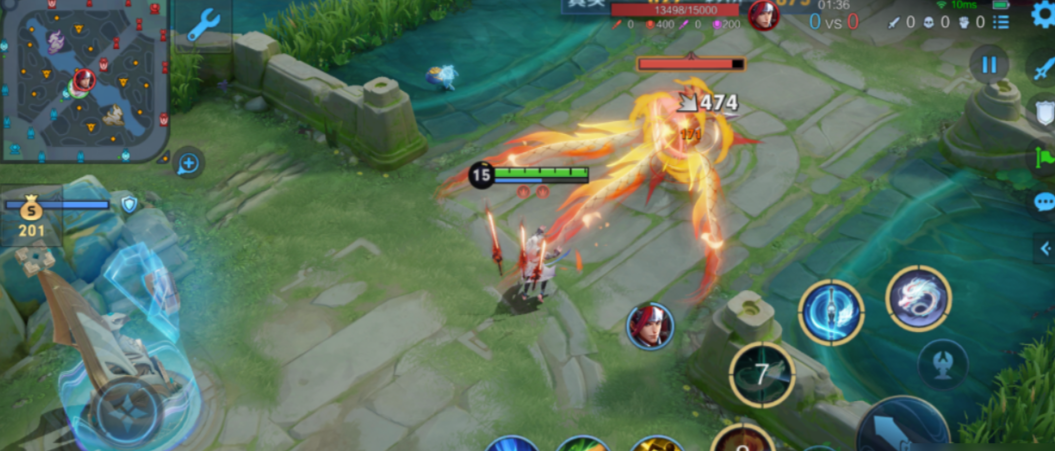1055x451 pixels.
Task: Tap the skill on 7-second cooldown
Action: click(762, 375)
